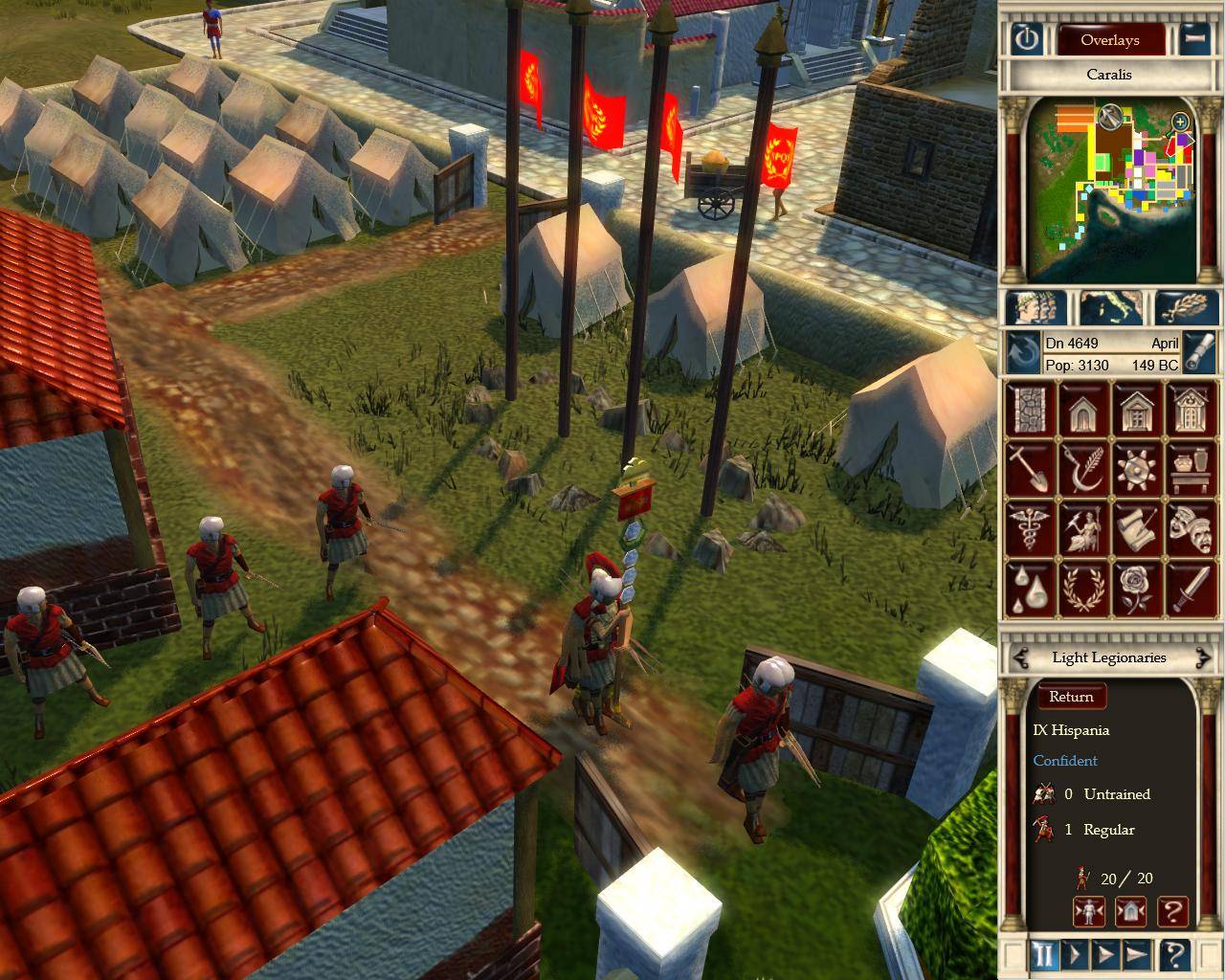
Task: Open the water drops buildings category
Action: pos(1030,587)
